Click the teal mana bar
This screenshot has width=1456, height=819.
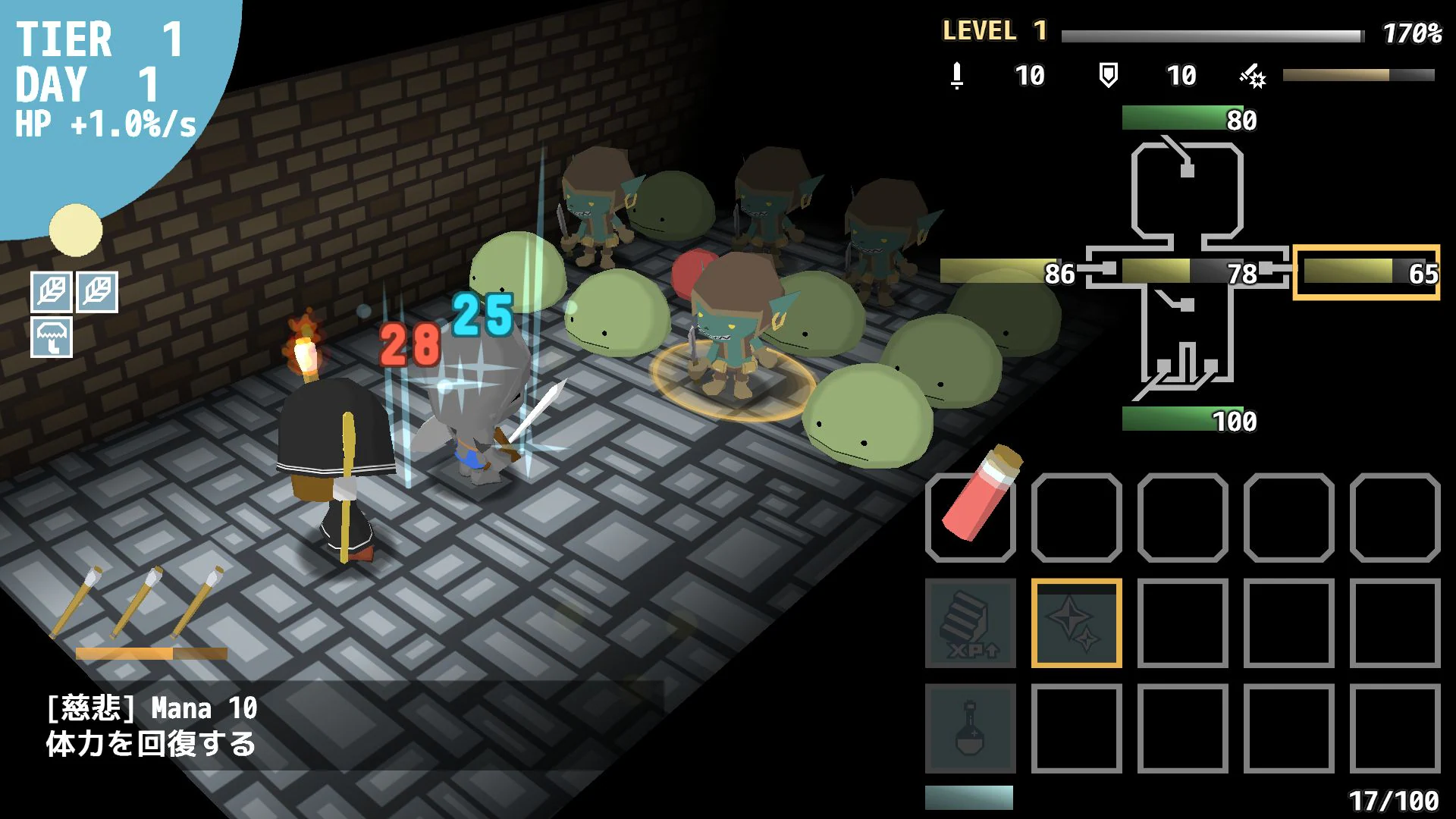(971, 795)
